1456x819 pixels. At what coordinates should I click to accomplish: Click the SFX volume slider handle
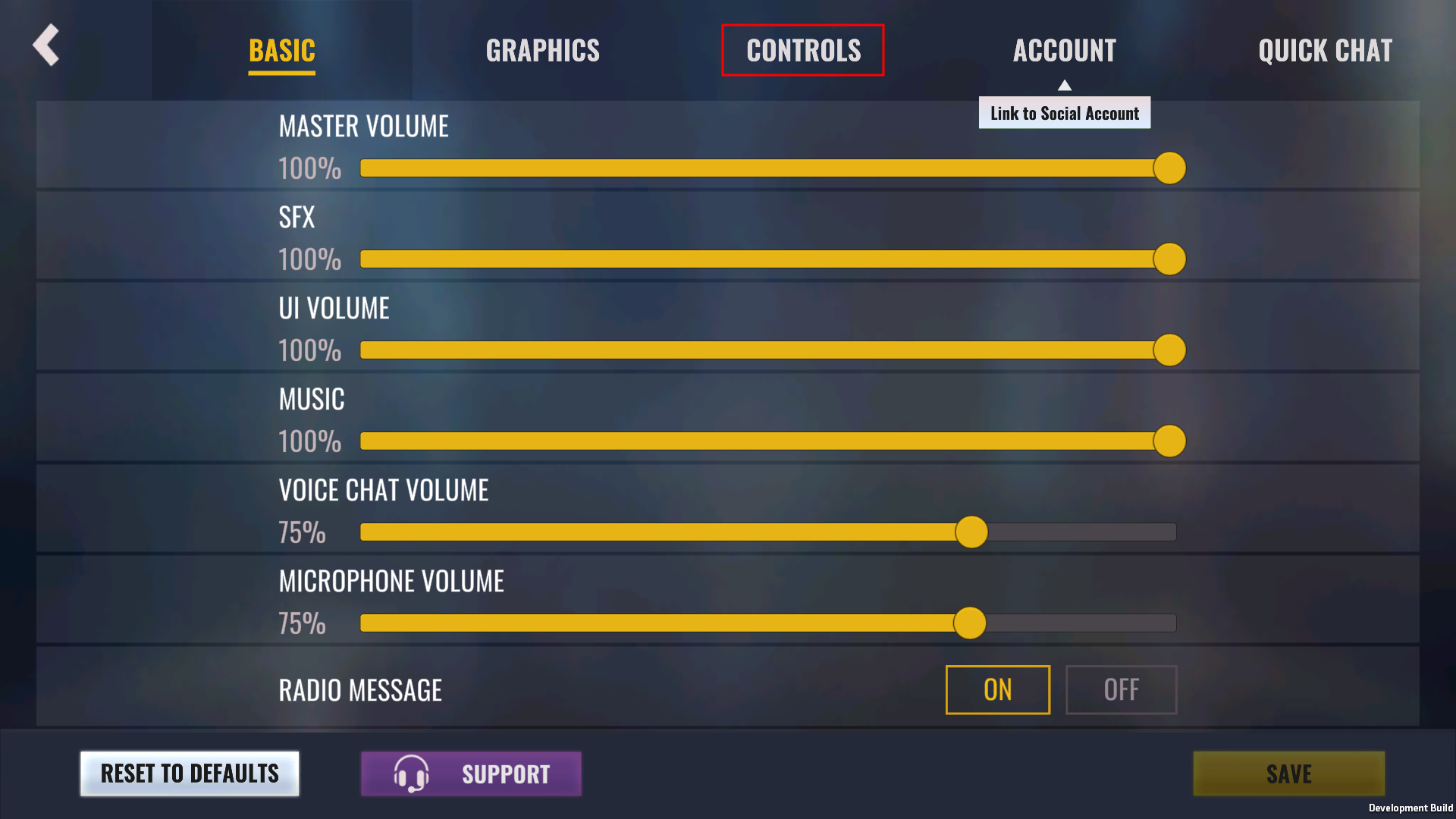pyautogui.click(x=1170, y=259)
